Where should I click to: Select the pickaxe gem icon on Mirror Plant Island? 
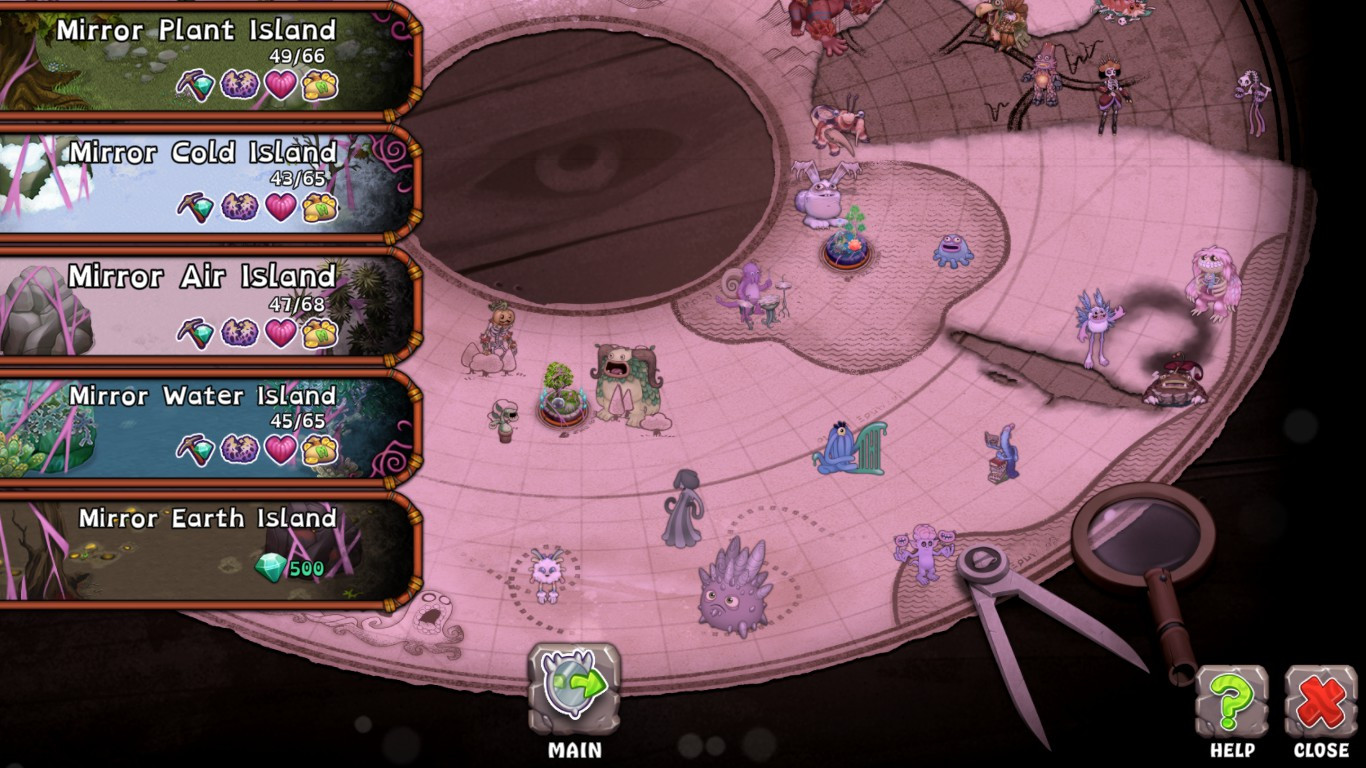[193, 86]
